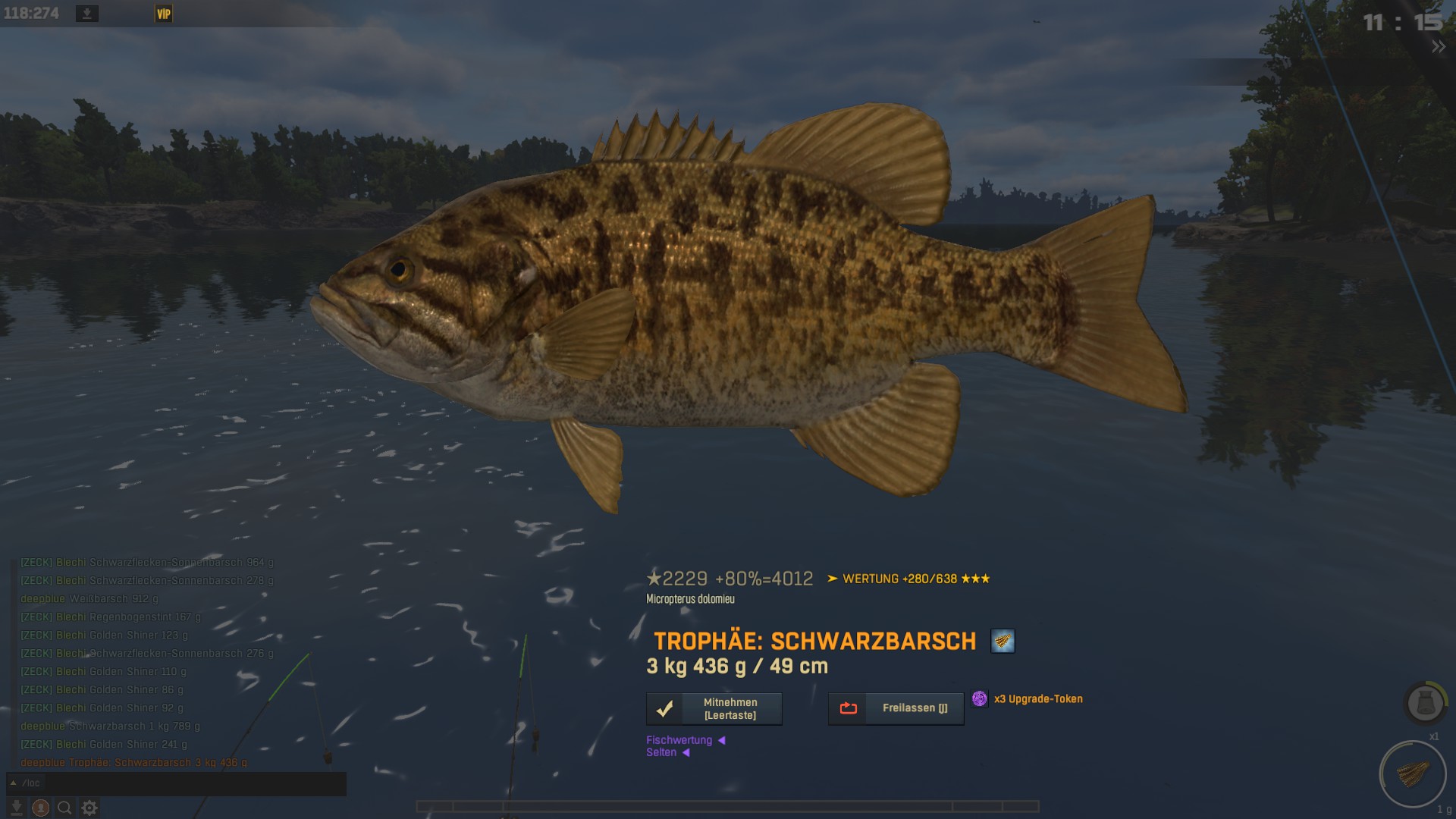The image size is (1456, 819).
Task: Open chat settings with the gear icon
Action: click(x=89, y=808)
